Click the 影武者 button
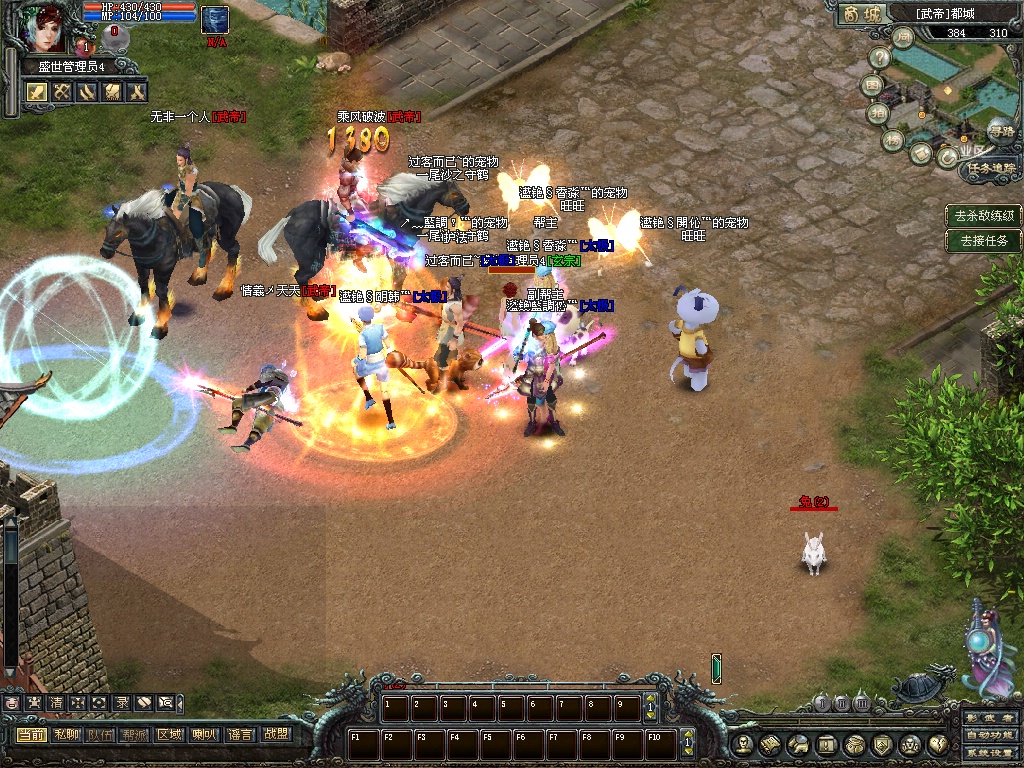The height and width of the screenshot is (768, 1024). click(x=988, y=718)
